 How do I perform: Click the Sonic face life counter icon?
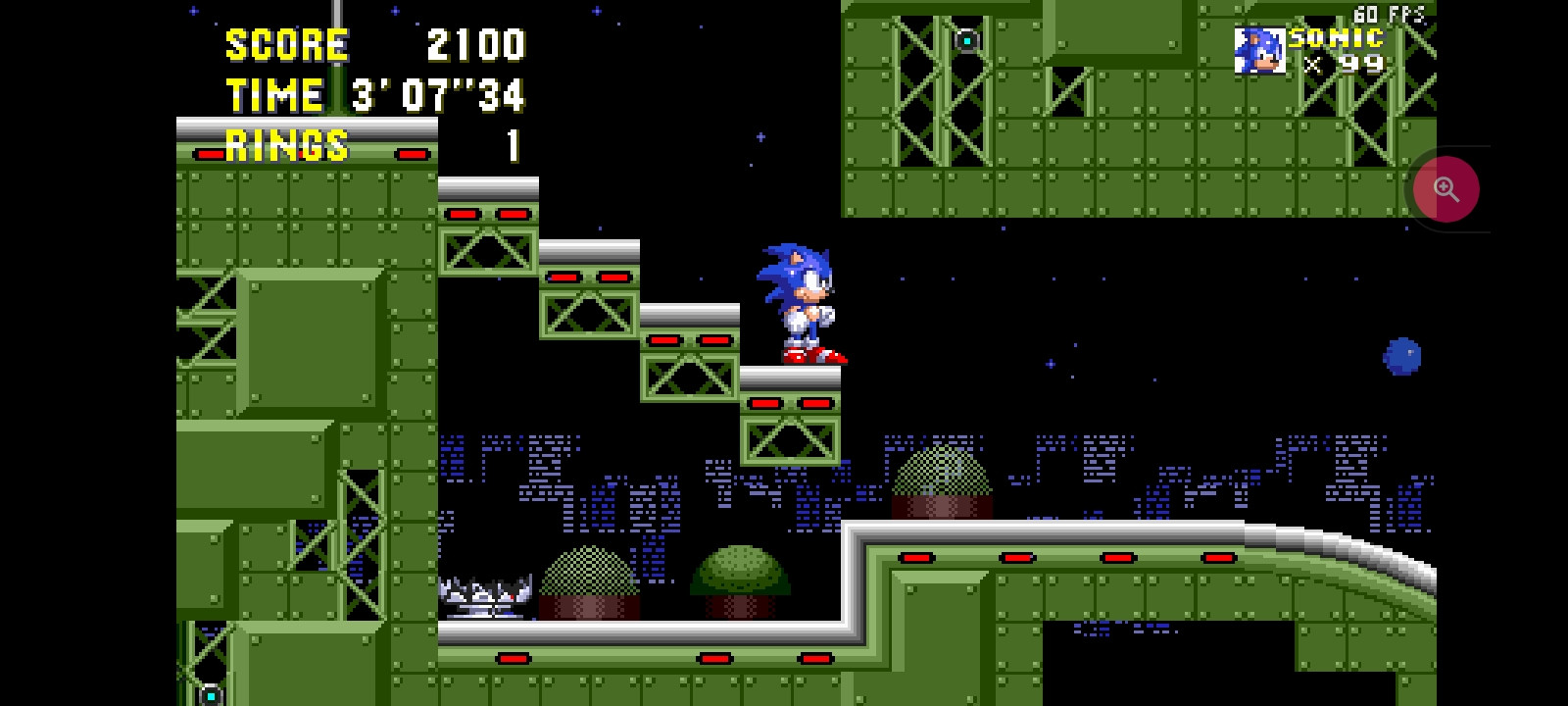pos(1260,51)
